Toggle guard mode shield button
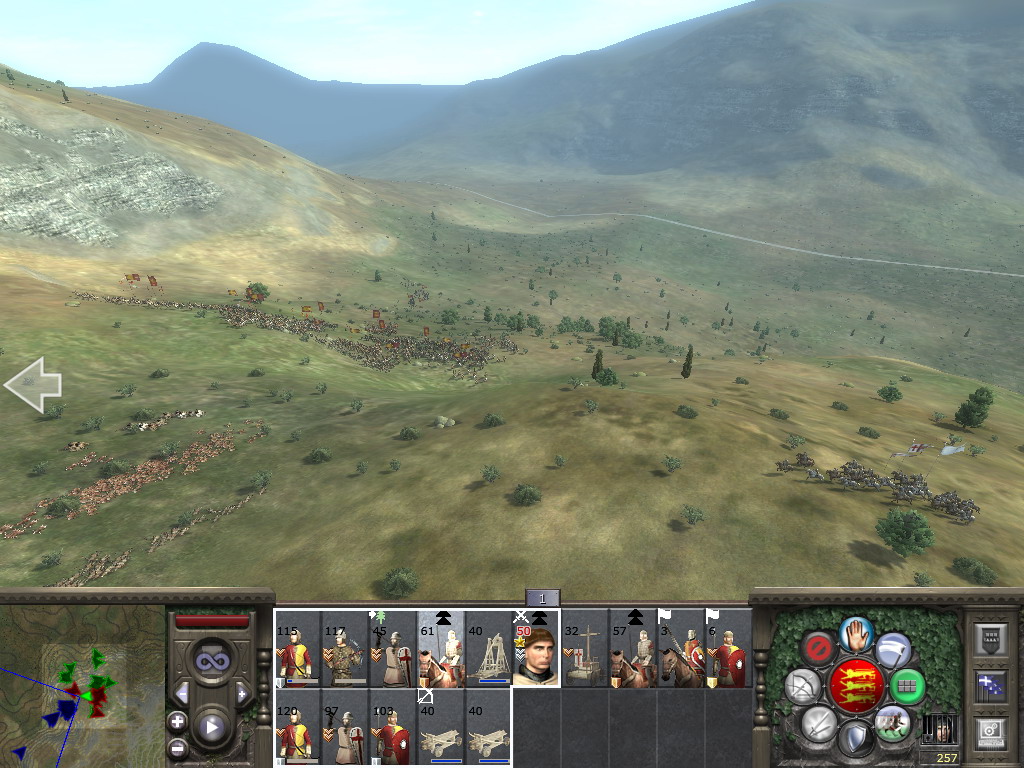 click(x=855, y=739)
